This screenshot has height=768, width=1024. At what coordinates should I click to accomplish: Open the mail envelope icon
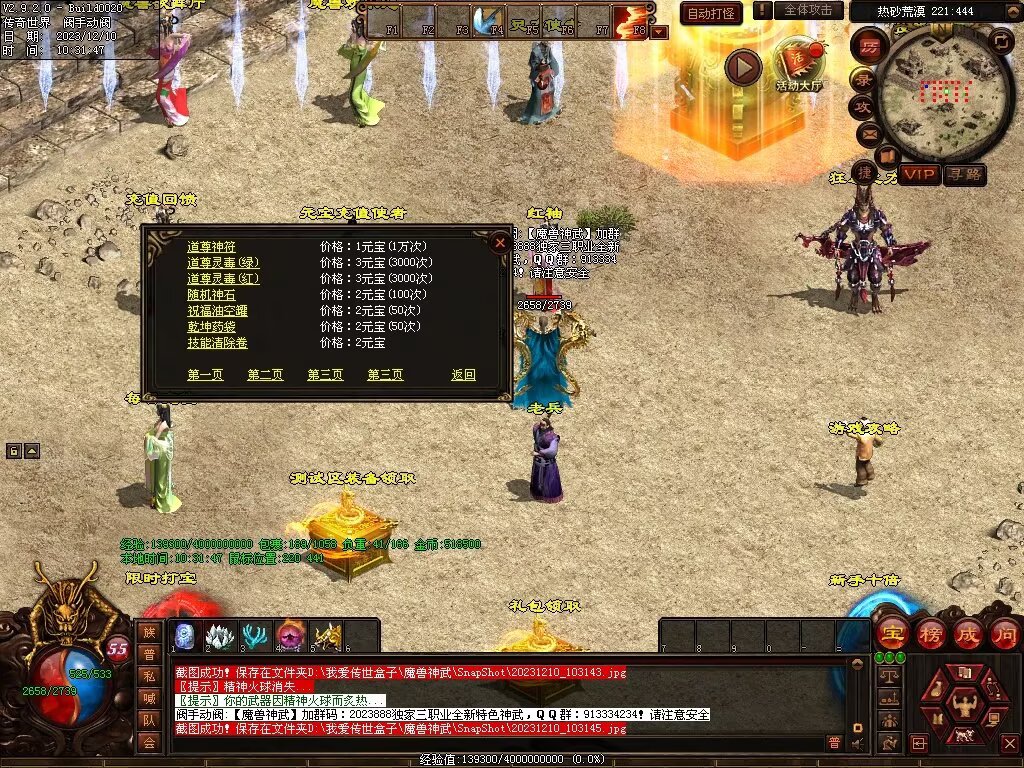[x=866, y=132]
